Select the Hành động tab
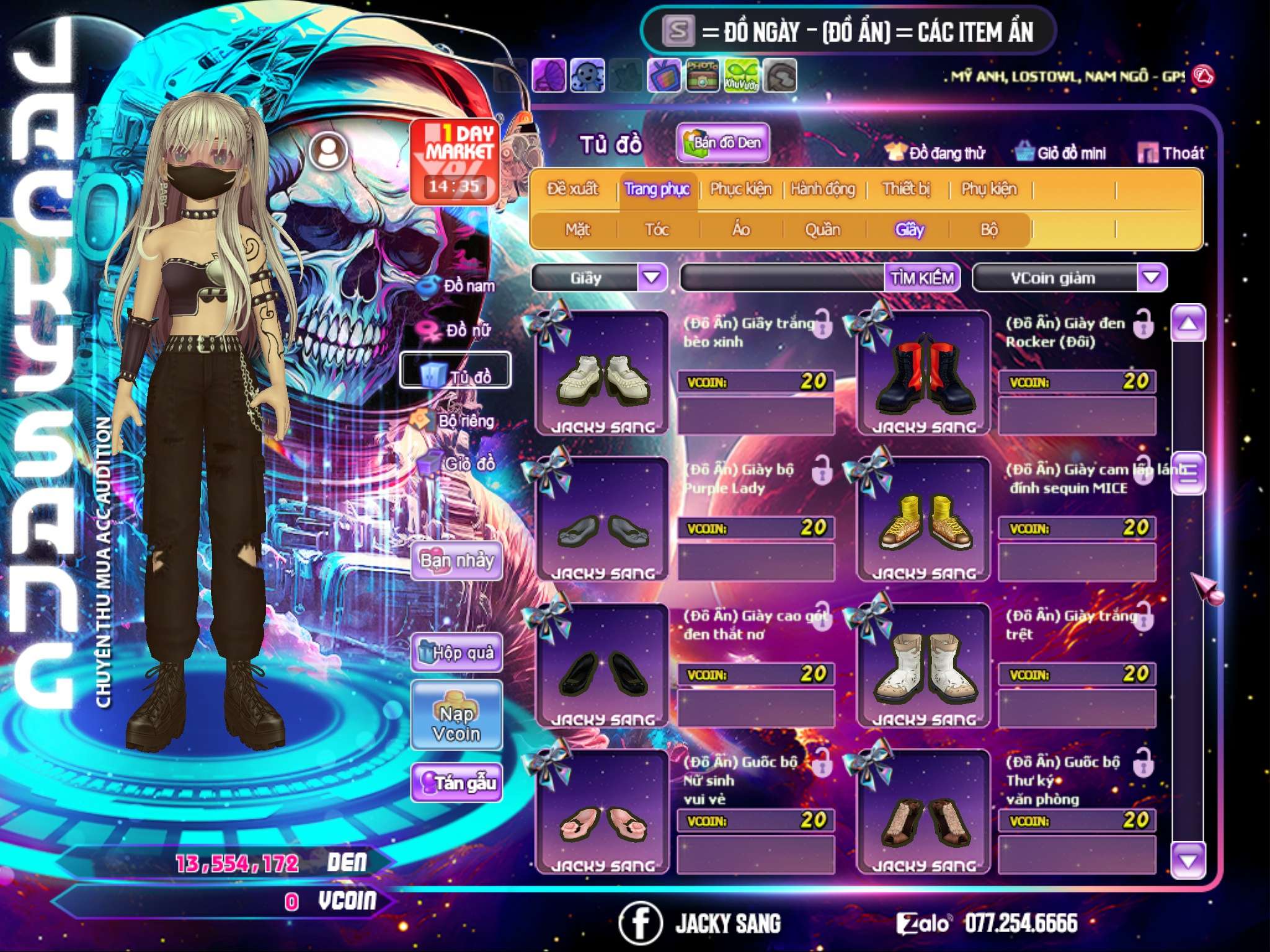The width and height of the screenshot is (1270, 952). click(x=822, y=189)
